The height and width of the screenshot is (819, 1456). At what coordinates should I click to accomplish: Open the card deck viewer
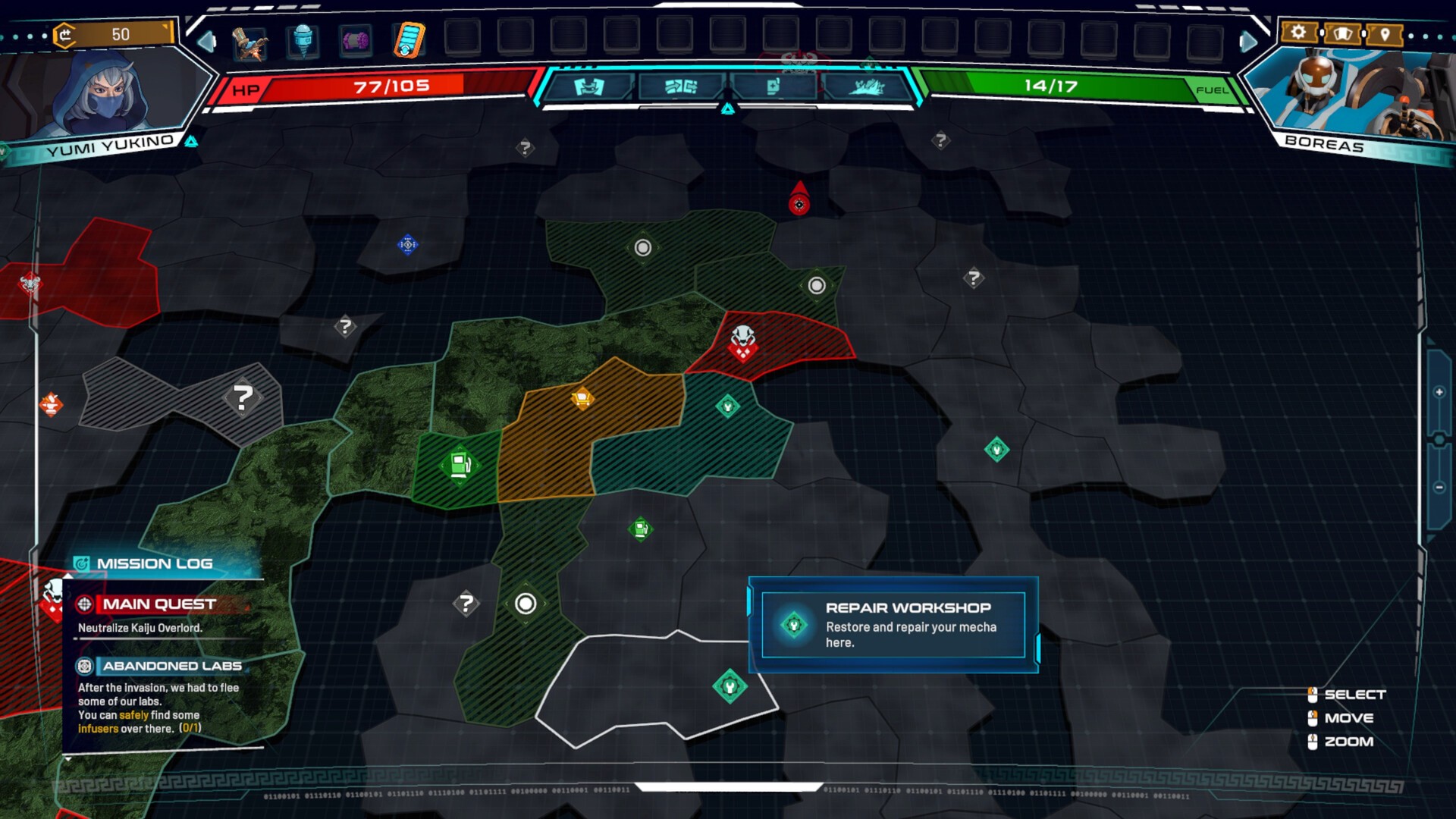1342,33
